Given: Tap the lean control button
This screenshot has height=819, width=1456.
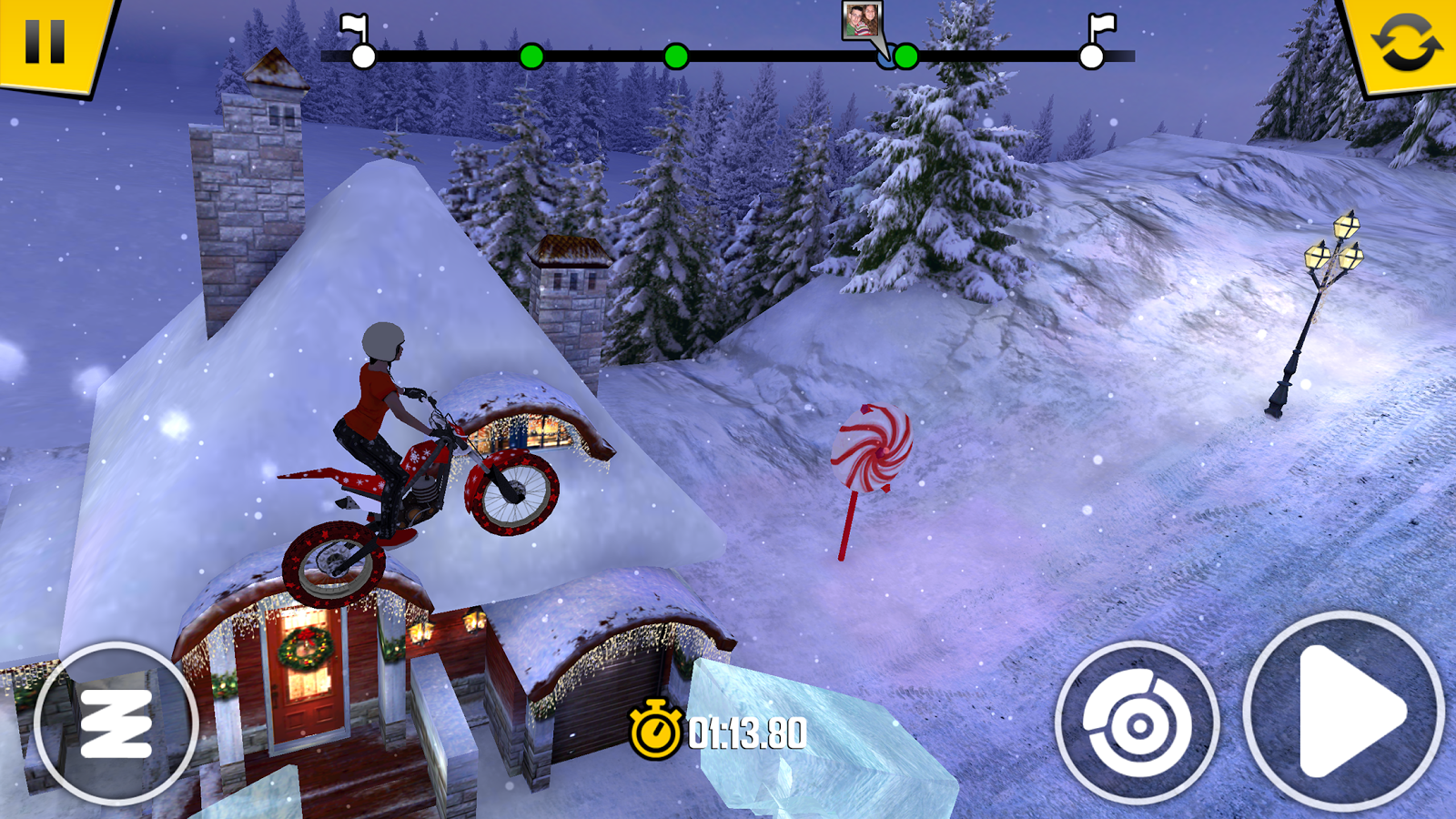Looking at the screenshot, I should point(116,724).
